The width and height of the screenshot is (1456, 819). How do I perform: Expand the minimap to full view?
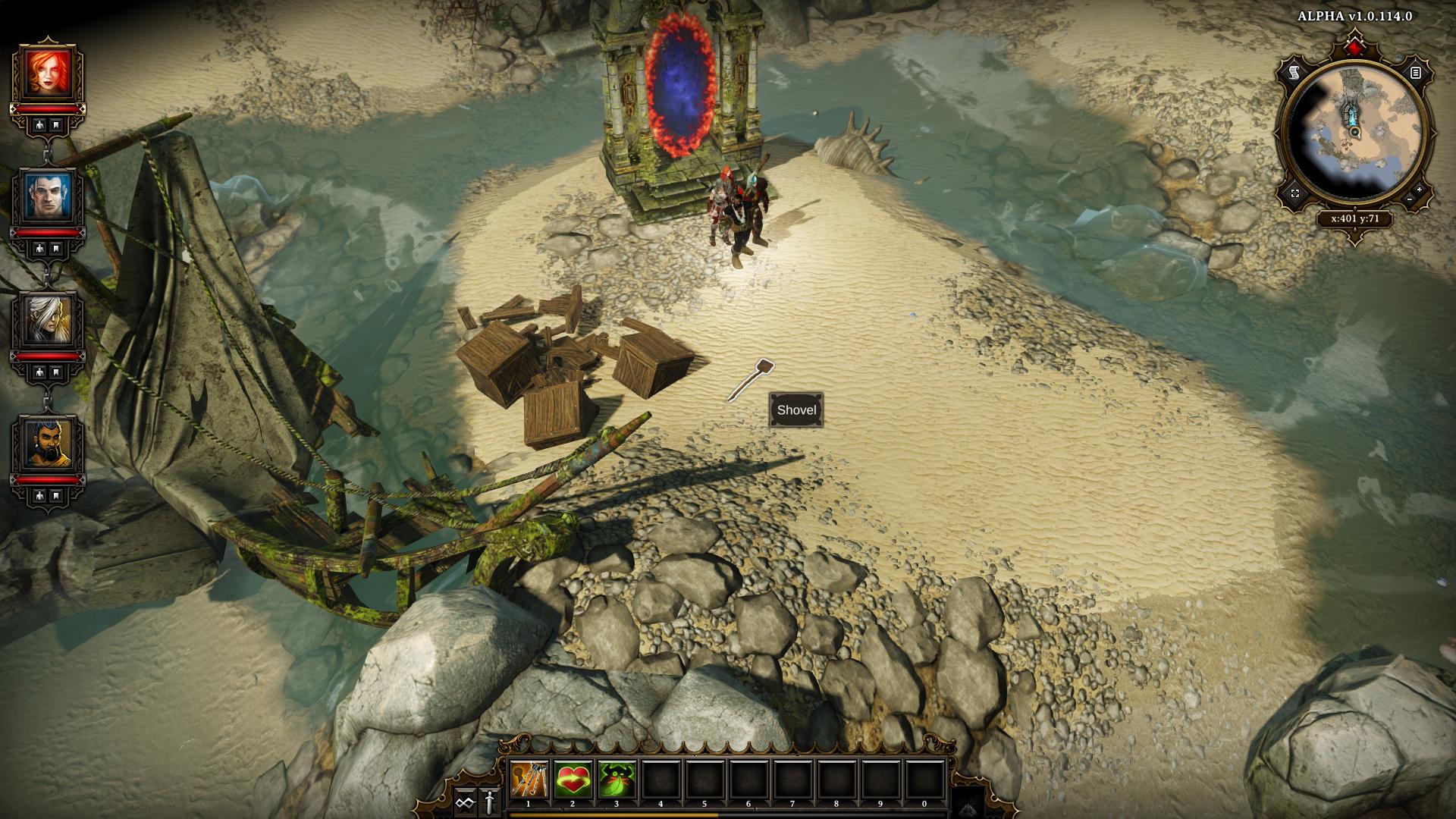(1294, 193)
